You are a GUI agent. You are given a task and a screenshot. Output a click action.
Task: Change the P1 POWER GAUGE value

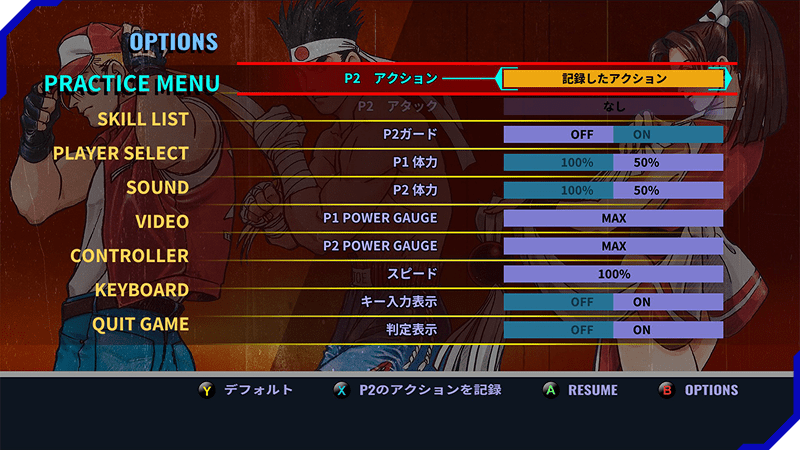coord(613,218)
